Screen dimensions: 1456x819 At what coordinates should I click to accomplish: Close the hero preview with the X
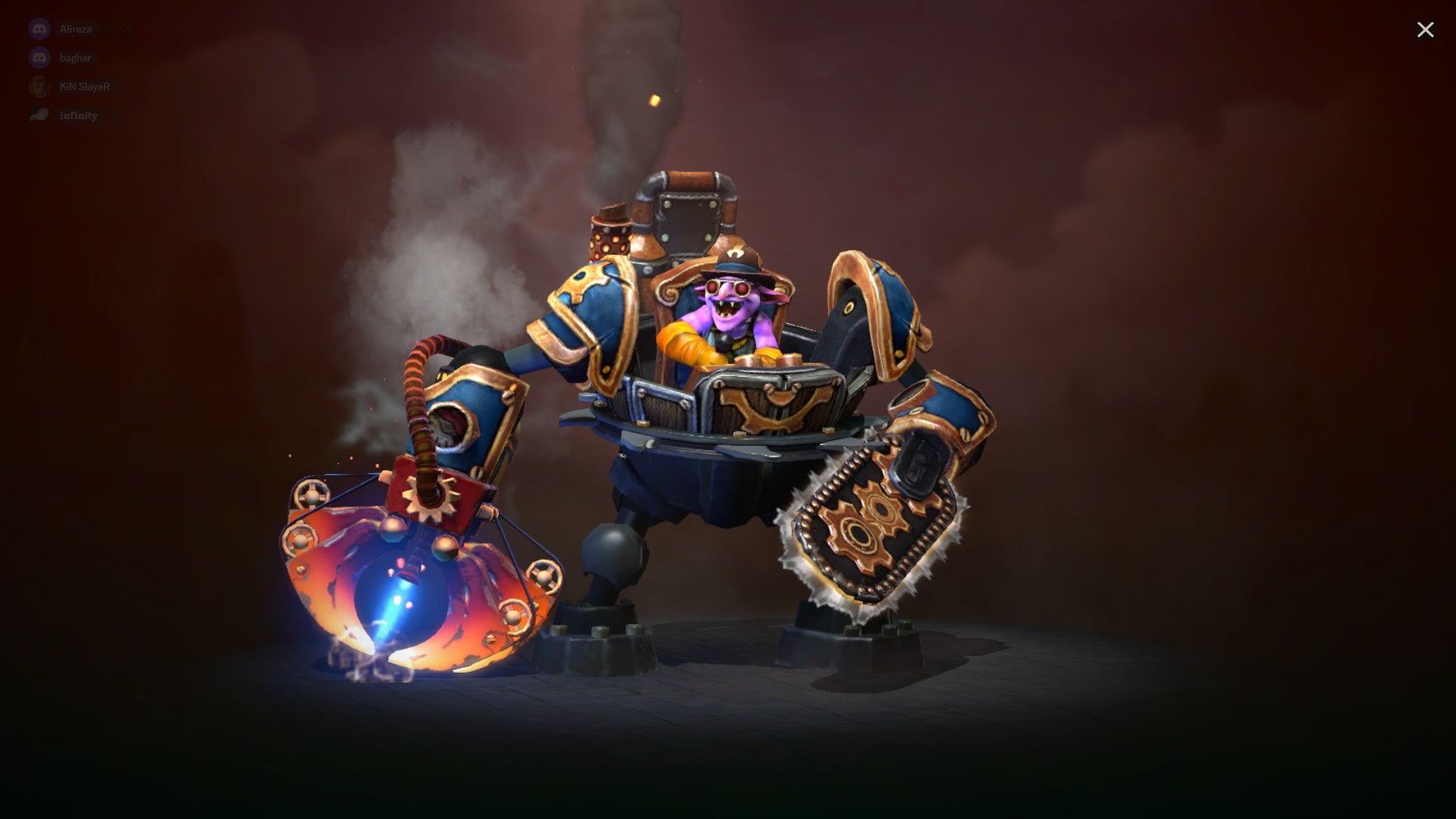point(1426,30)
